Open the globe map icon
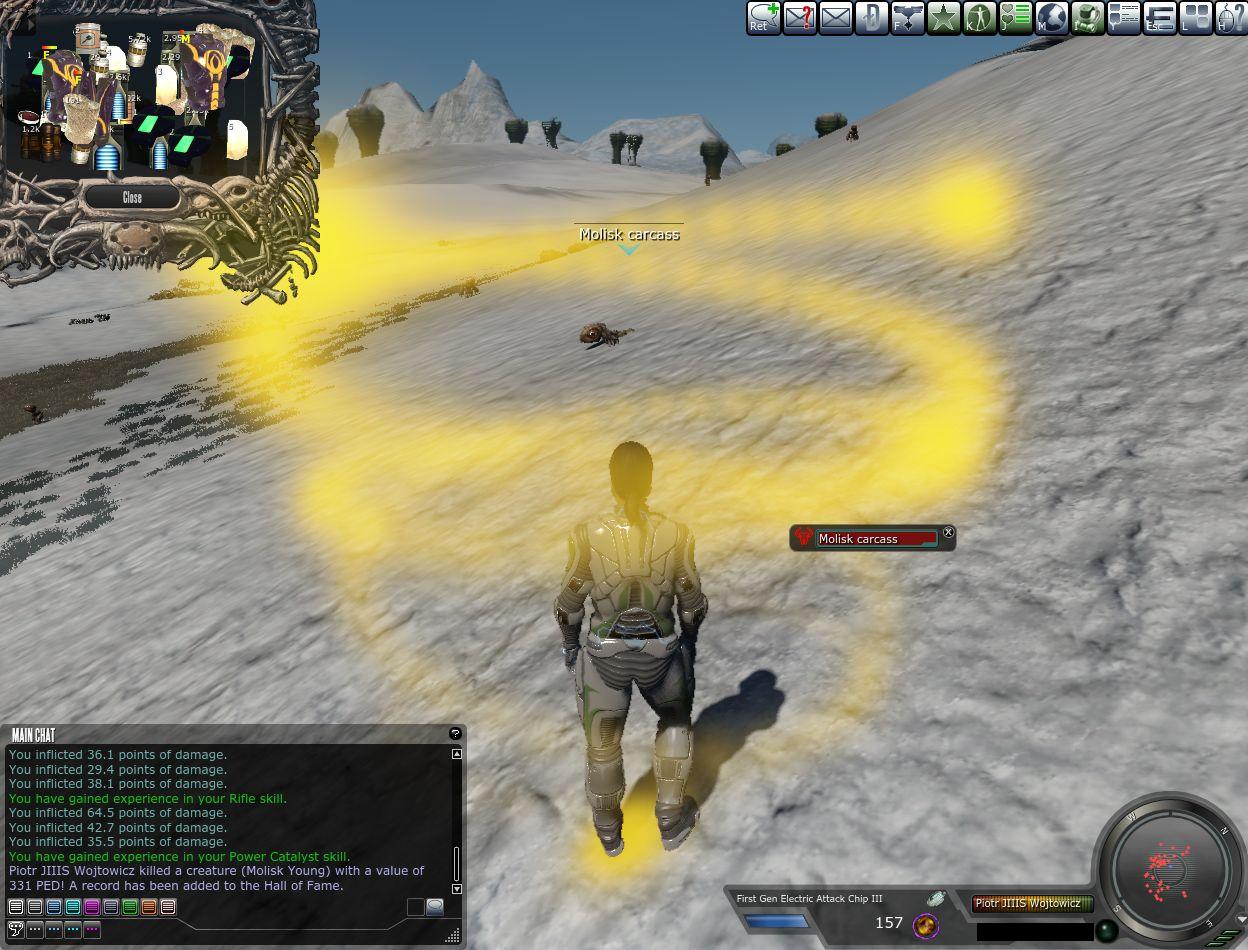 point(1051,18)
